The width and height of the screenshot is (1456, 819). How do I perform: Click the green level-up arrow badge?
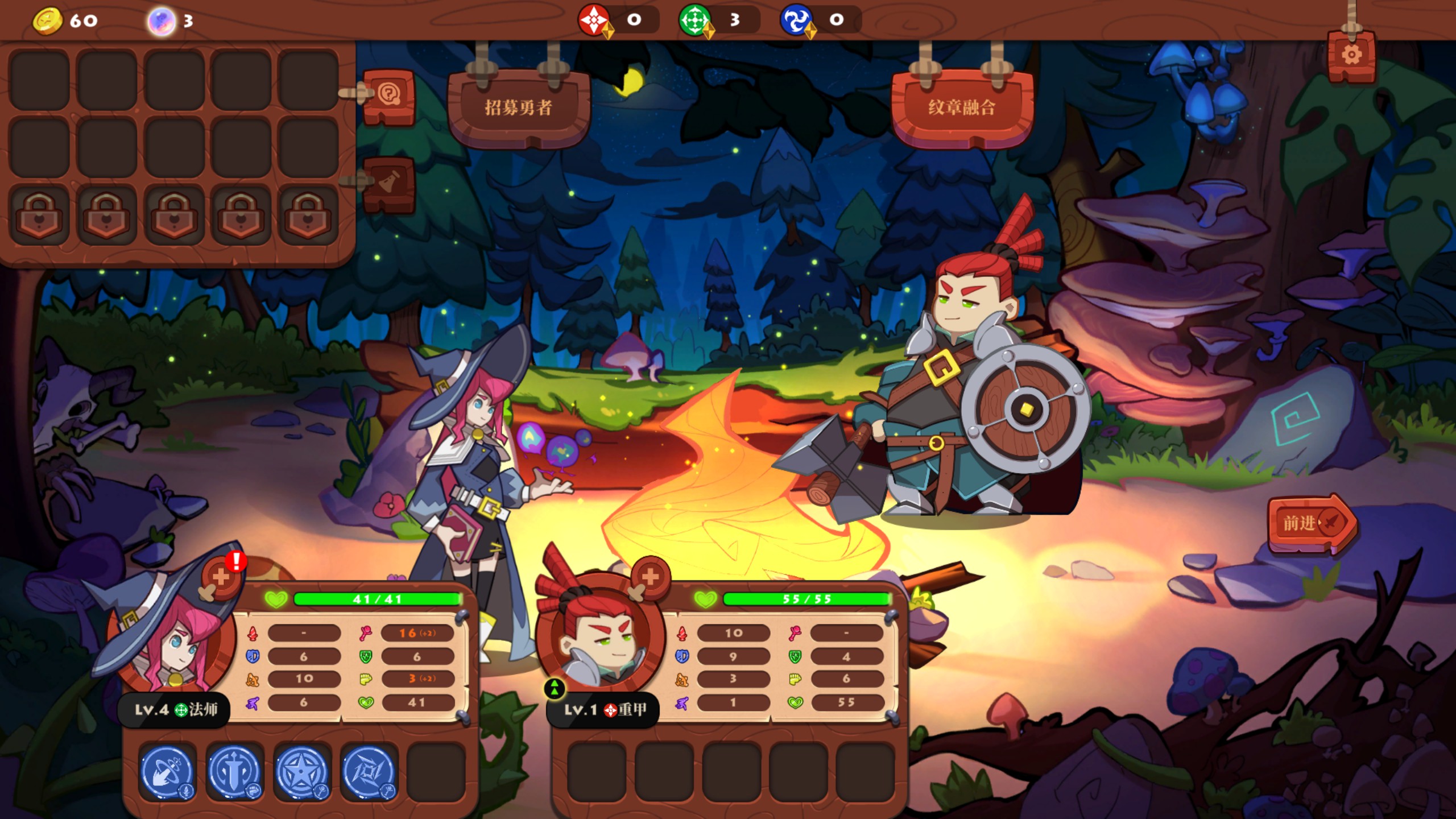[555, 688]
